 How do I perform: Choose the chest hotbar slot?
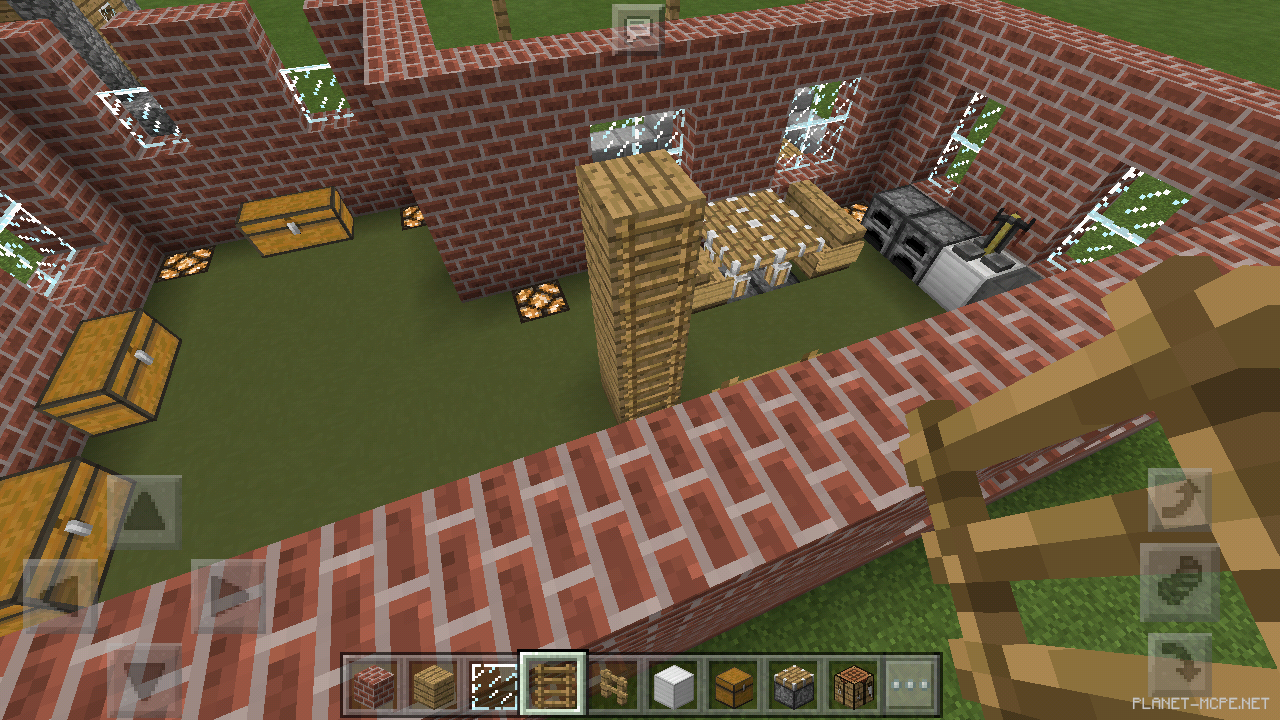pyautogui.click(x=734, y=685)
